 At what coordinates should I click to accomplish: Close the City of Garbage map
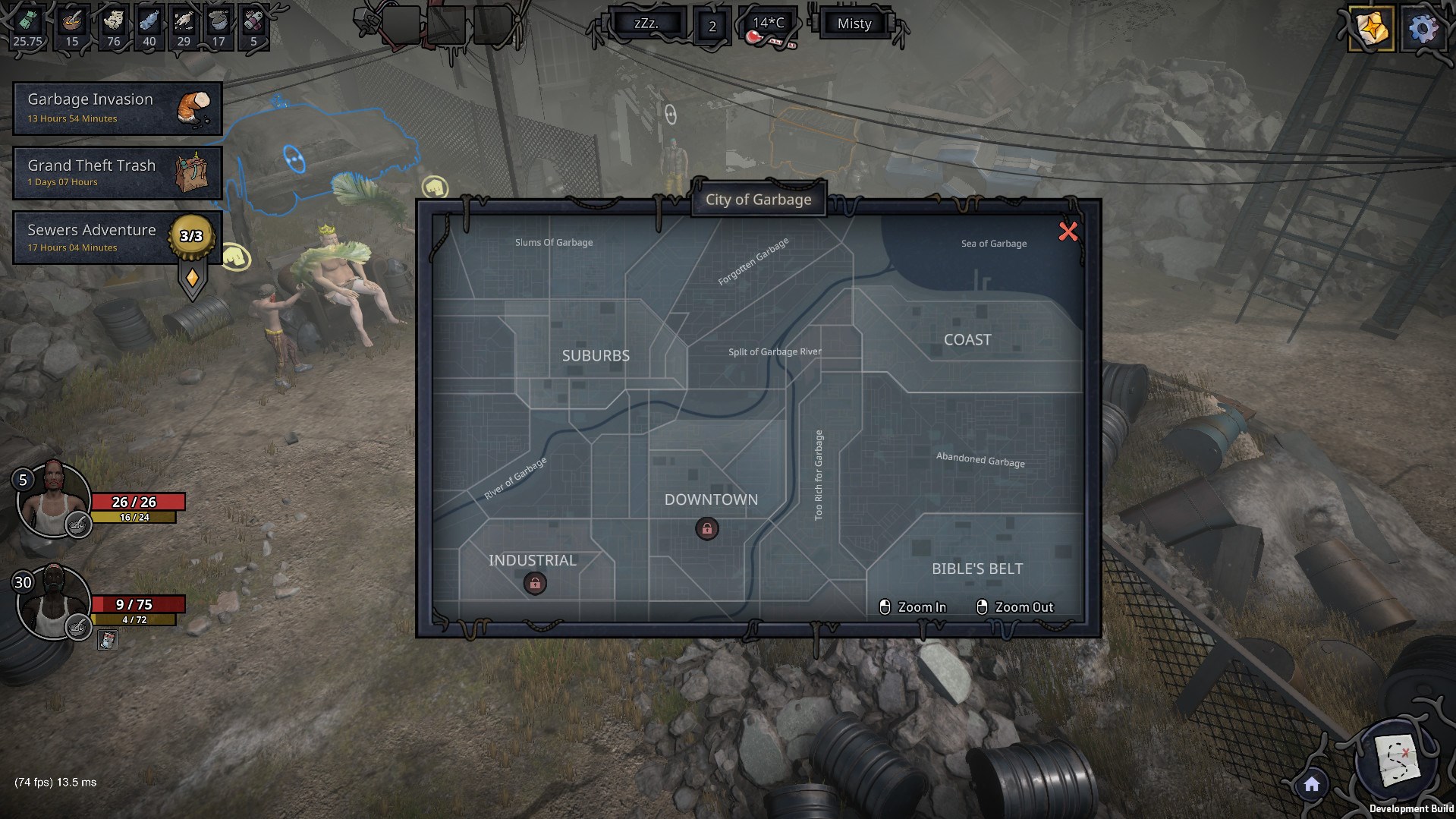point(1068,232)
